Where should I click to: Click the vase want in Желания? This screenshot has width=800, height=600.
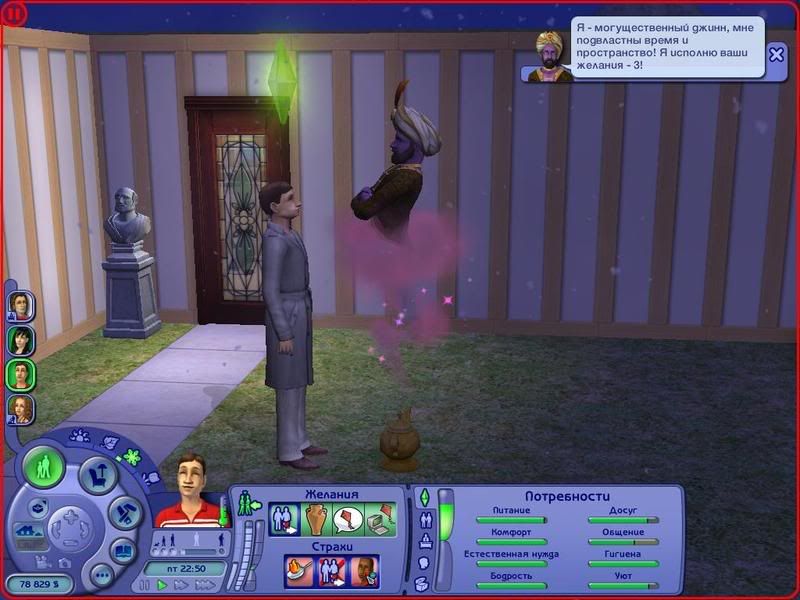[316, 519]
